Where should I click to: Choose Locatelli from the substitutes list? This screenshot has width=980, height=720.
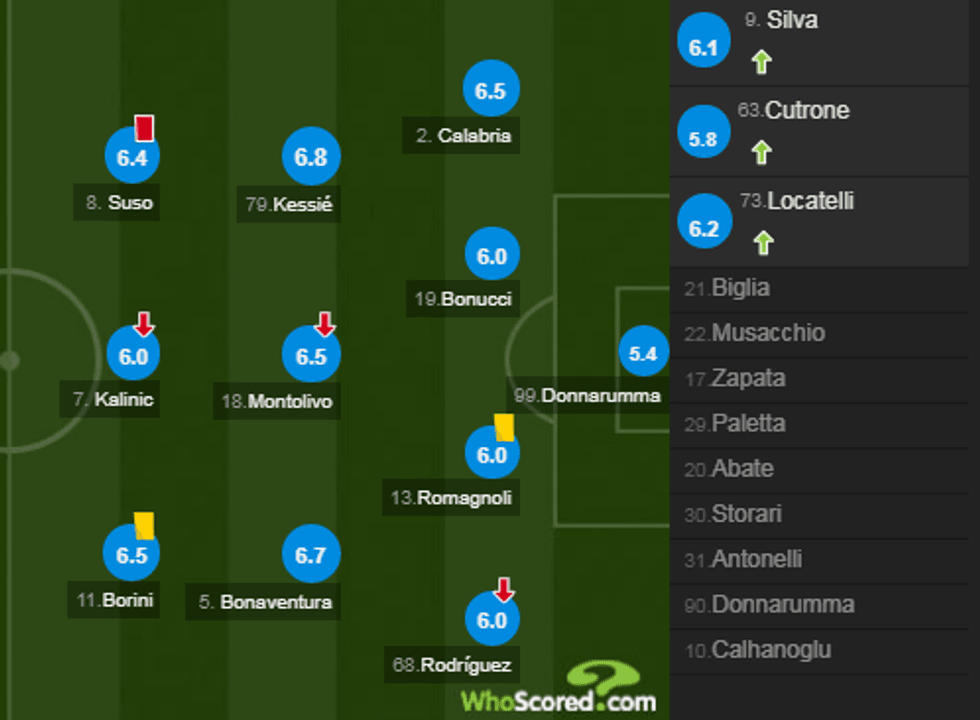pos(810,201)
